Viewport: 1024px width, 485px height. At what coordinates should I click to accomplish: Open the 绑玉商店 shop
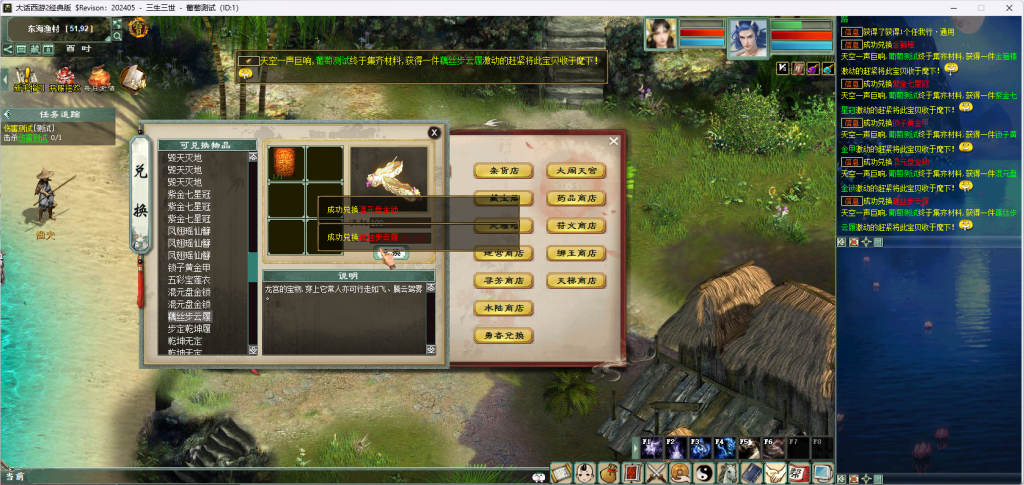pyautogui.click(x=576, y=254)
